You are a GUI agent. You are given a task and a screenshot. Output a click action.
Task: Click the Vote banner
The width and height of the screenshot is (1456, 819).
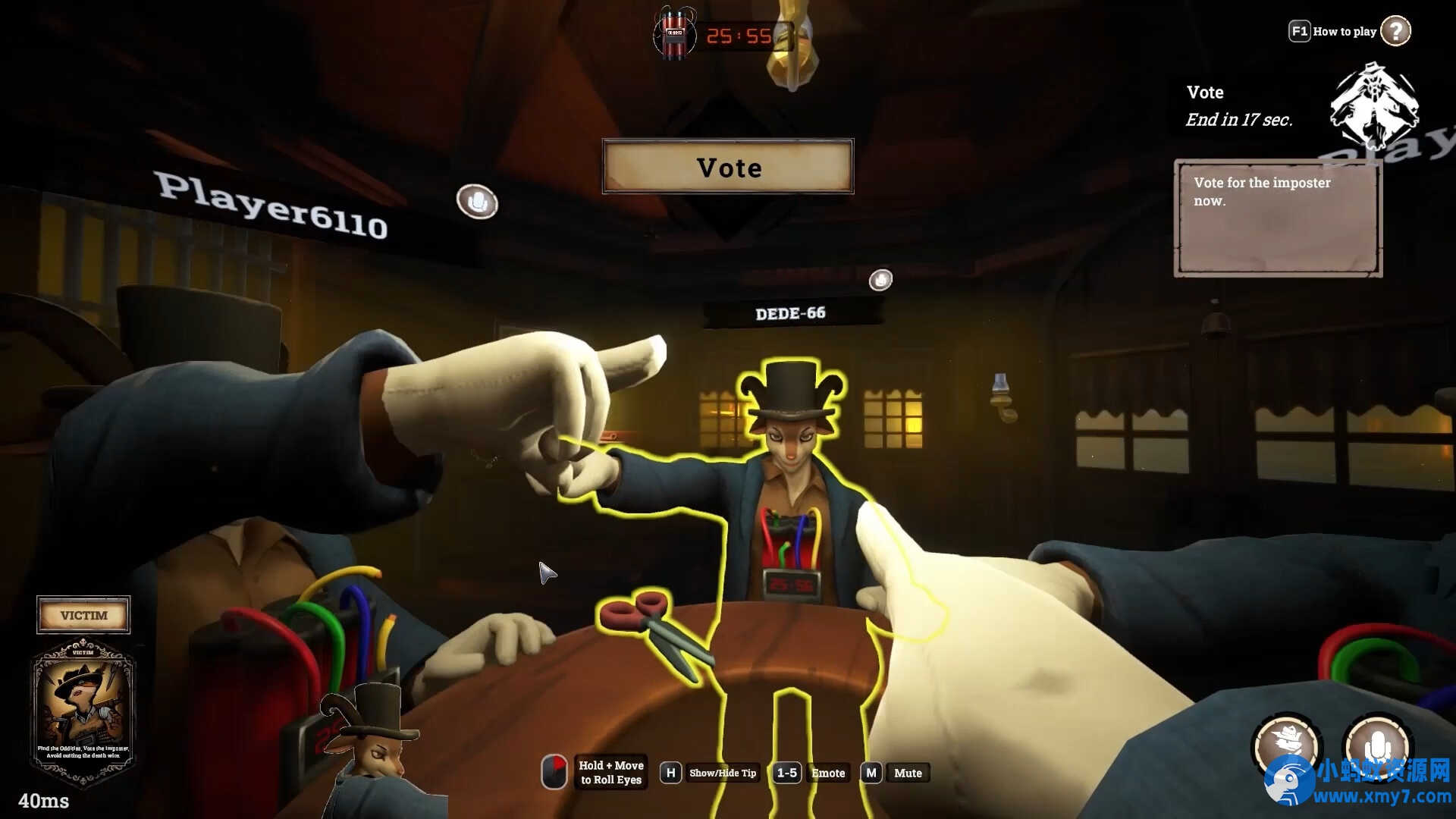tap(728, 167)
